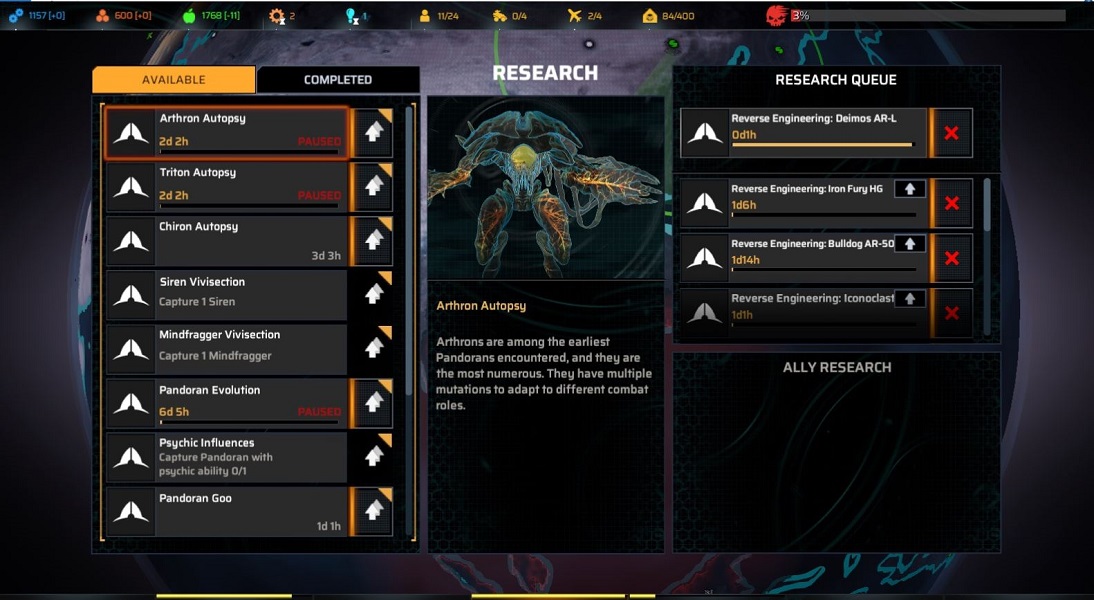
Task: Move Iconoclast research up the queue
Action: [909, 298]
